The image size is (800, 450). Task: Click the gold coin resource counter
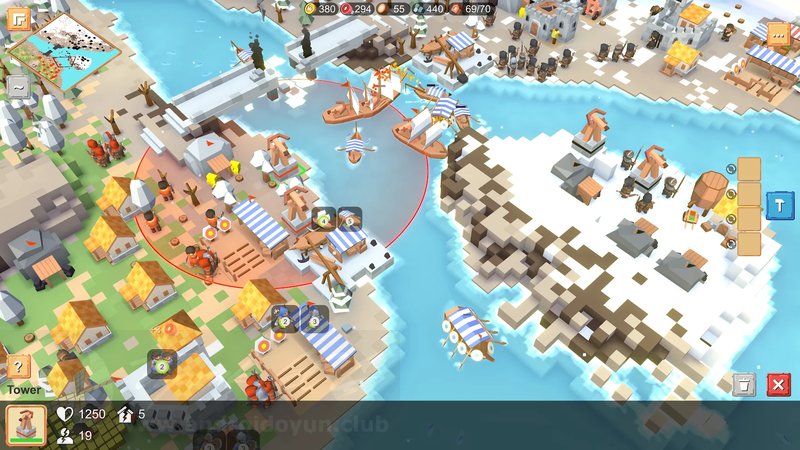321,9
